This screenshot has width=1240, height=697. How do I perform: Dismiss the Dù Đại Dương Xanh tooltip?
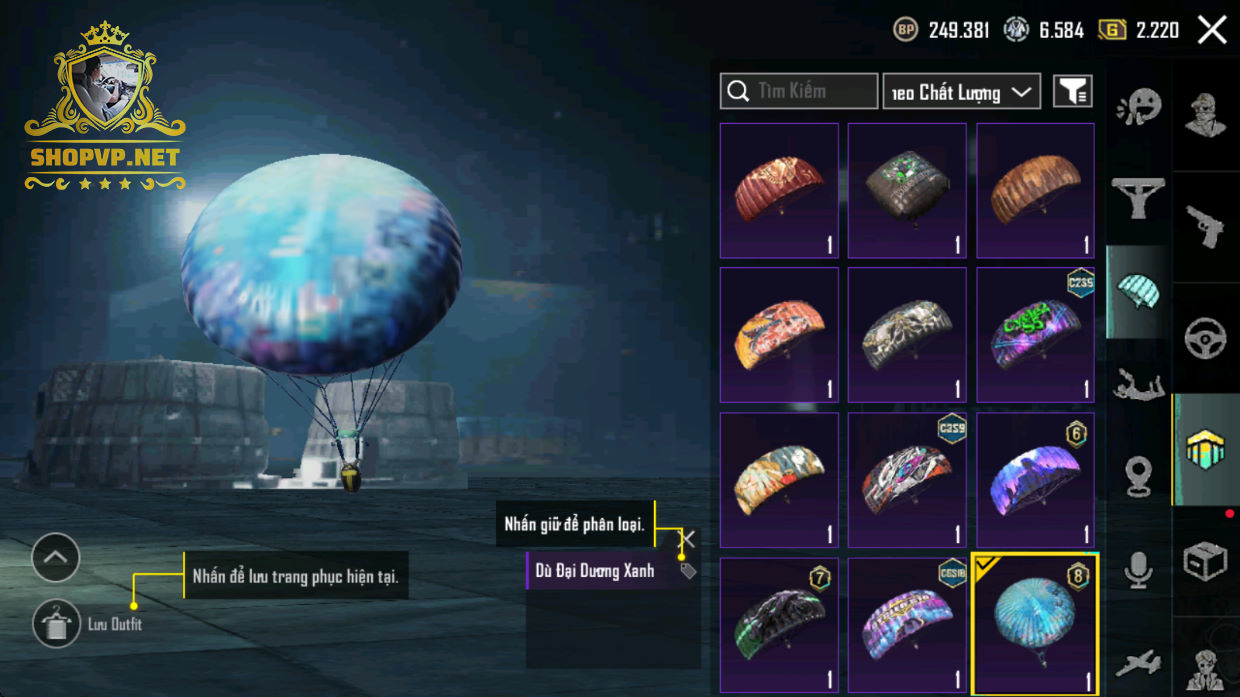[x=687, y=540]
